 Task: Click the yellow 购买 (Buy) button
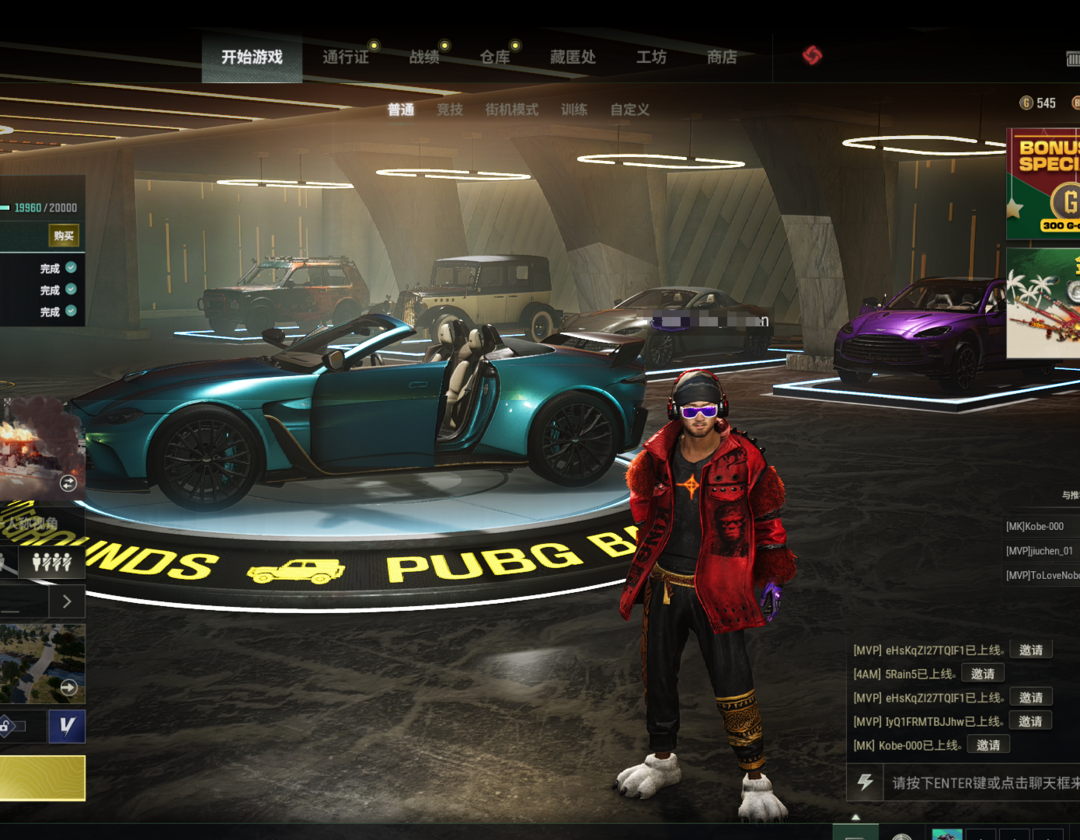click(x=64, y=236)
